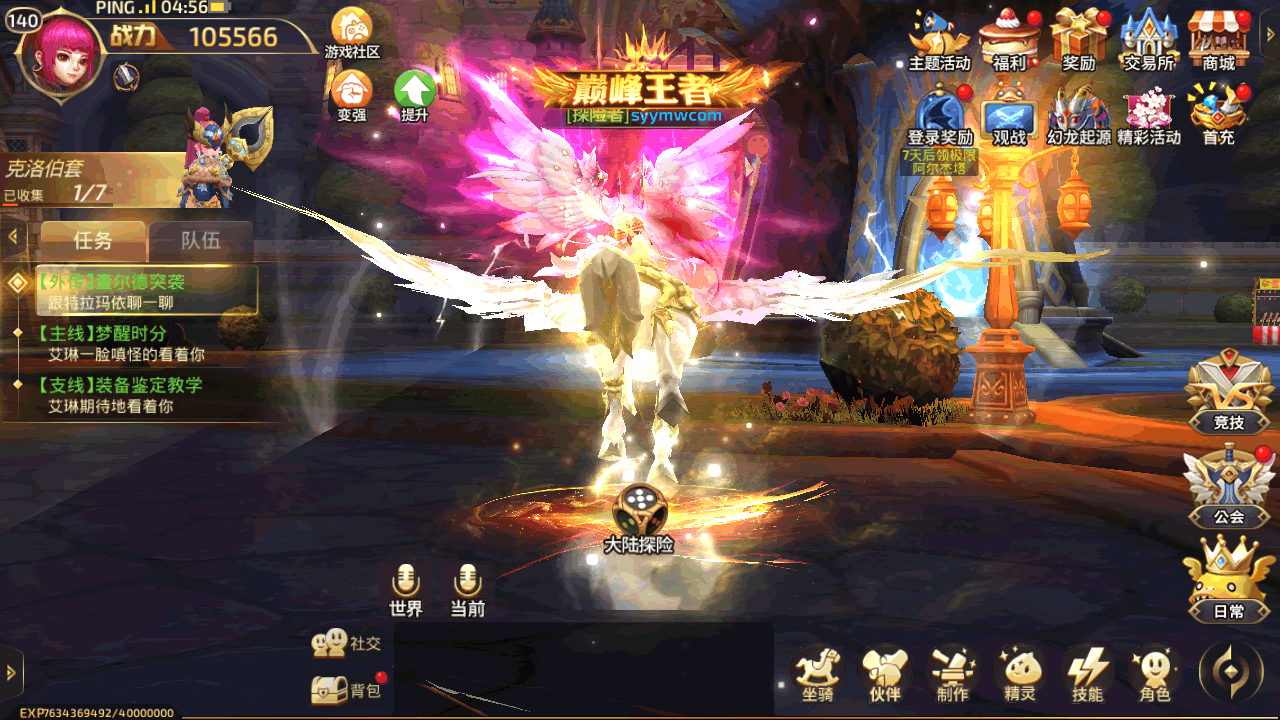Open the 福利 cake welfare icon
This screenshot has height=720, width=1280.
1008,38
